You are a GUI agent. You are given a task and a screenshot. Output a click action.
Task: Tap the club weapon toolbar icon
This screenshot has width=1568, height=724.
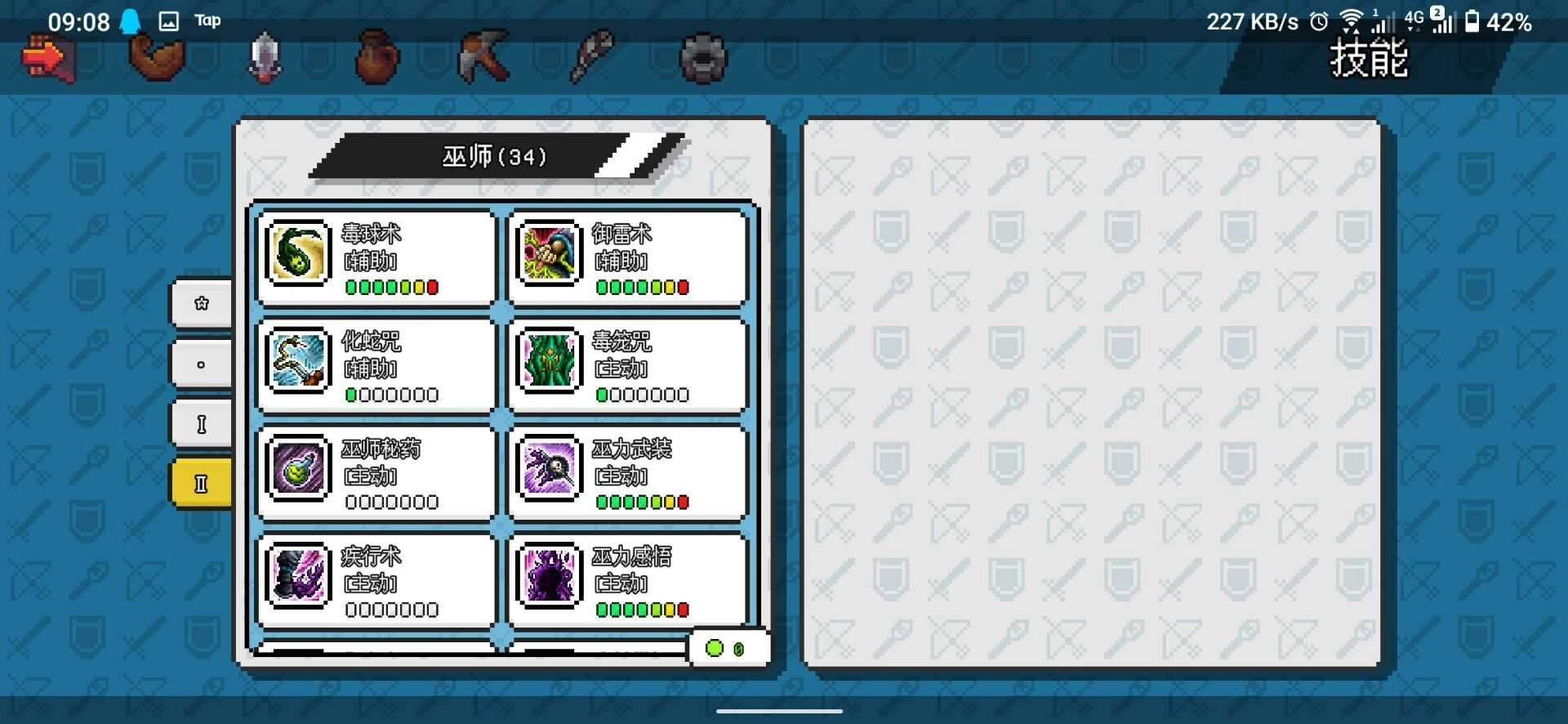[594, 56]
